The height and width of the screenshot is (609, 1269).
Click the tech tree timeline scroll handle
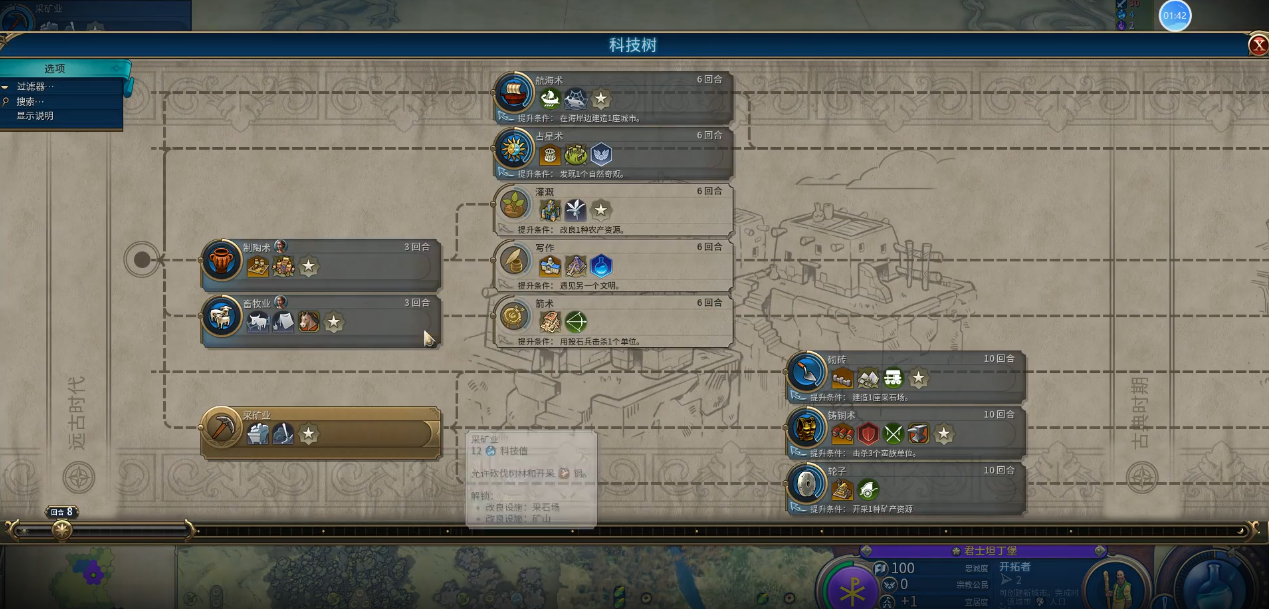pos(62,529)
